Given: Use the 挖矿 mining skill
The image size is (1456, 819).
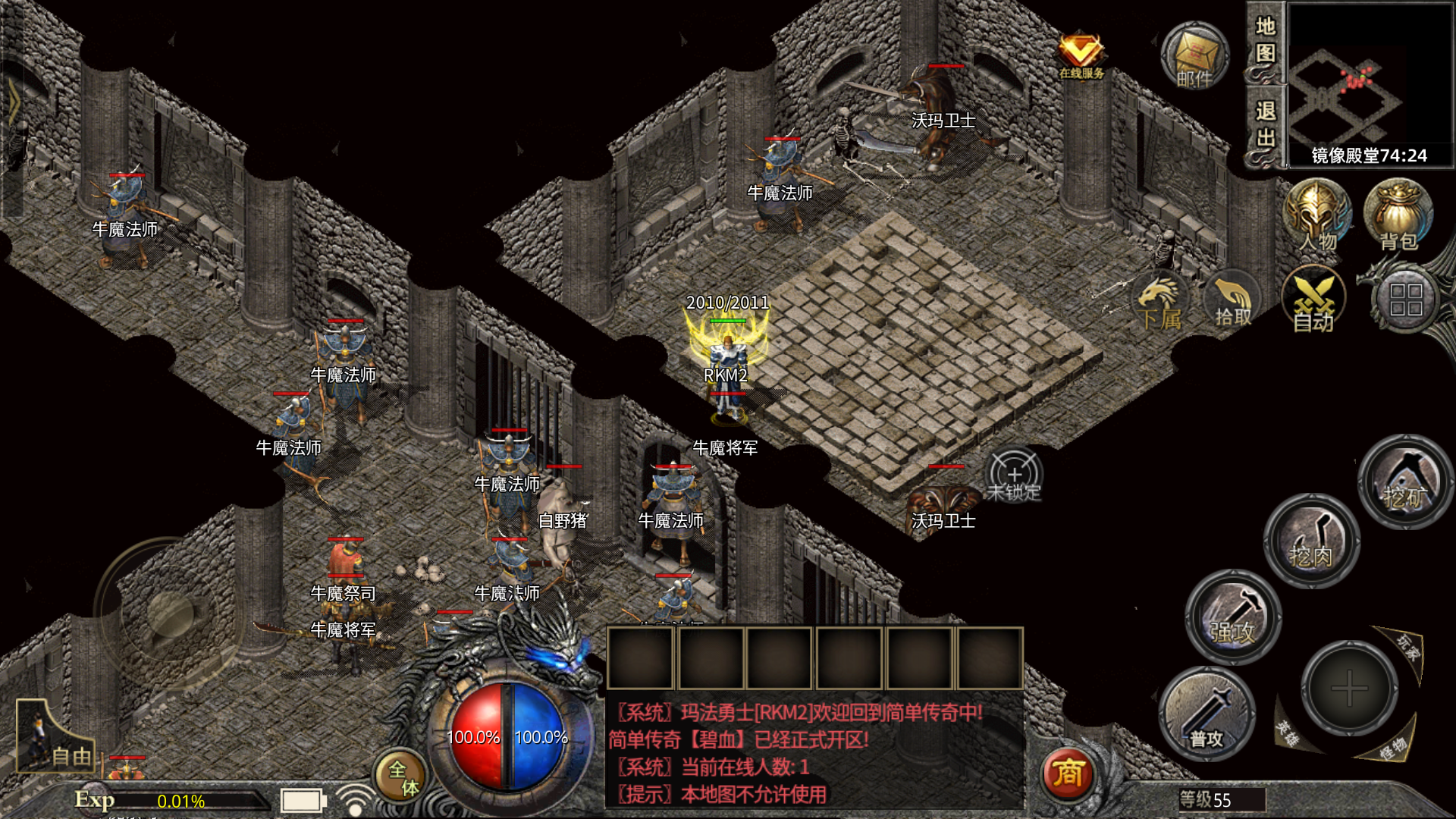Looking at the screenshot, I should coord(1404,482).
